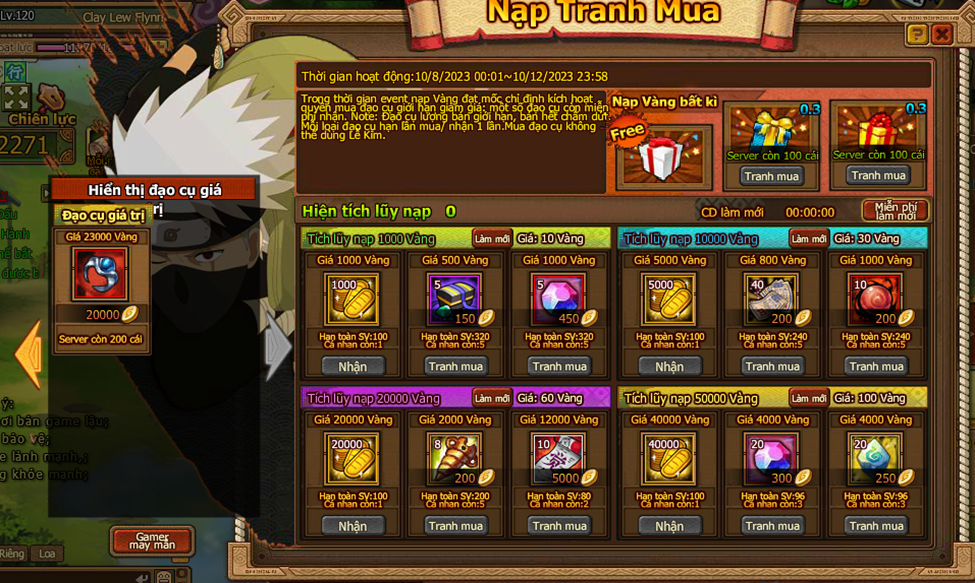Claim Nhận under the 40000 Vàng item
Screen dimensions: 975x583
coord(669,526)
